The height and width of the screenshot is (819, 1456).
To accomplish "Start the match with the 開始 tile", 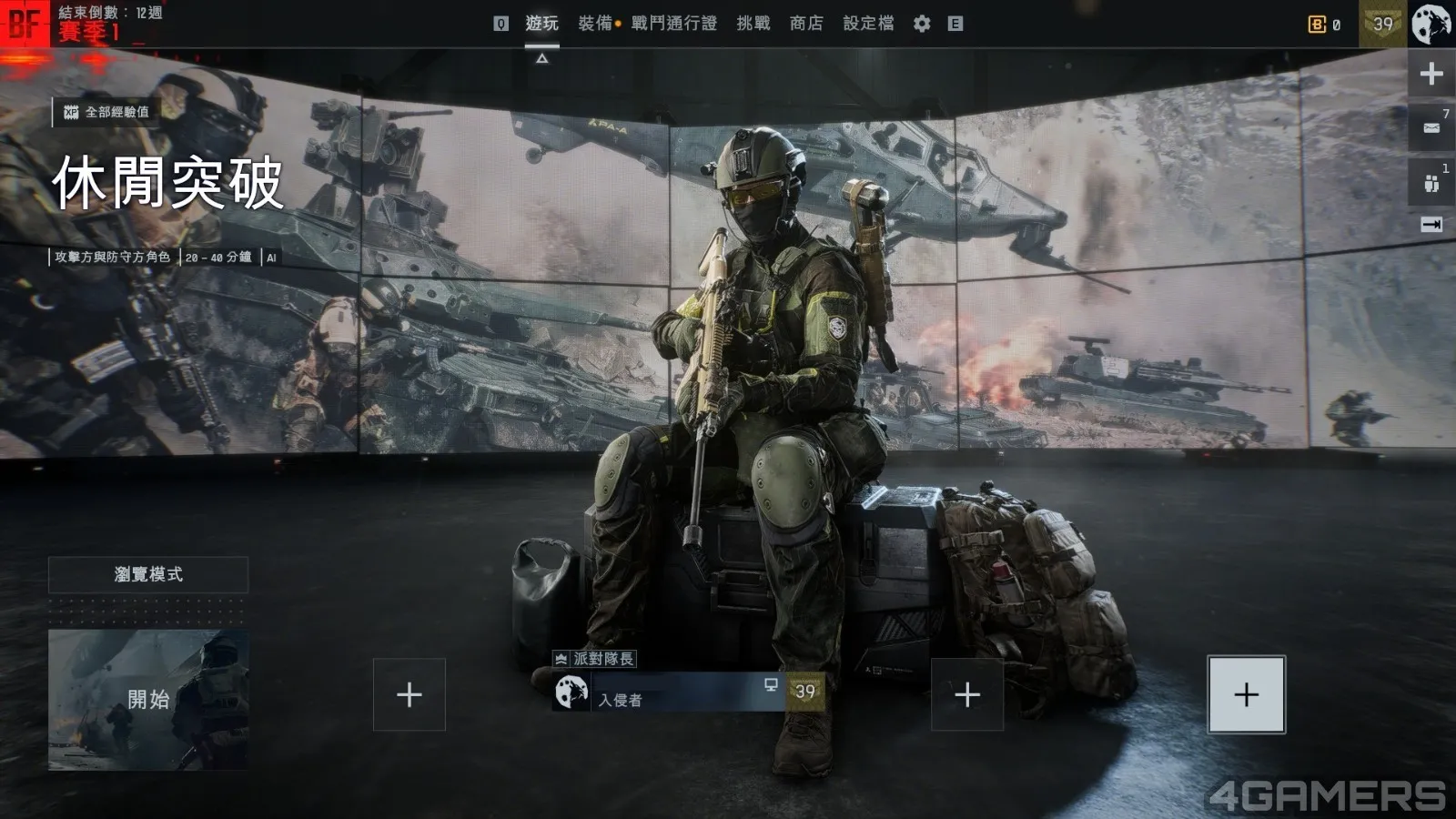I will click(x=148, y=699).
